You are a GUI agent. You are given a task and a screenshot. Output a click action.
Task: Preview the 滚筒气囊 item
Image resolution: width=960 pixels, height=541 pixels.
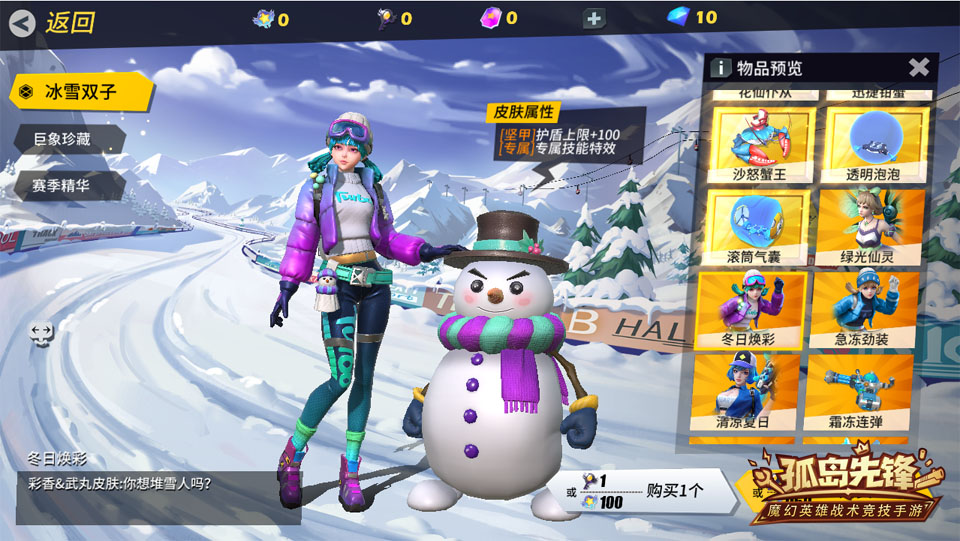pos(760,227)
